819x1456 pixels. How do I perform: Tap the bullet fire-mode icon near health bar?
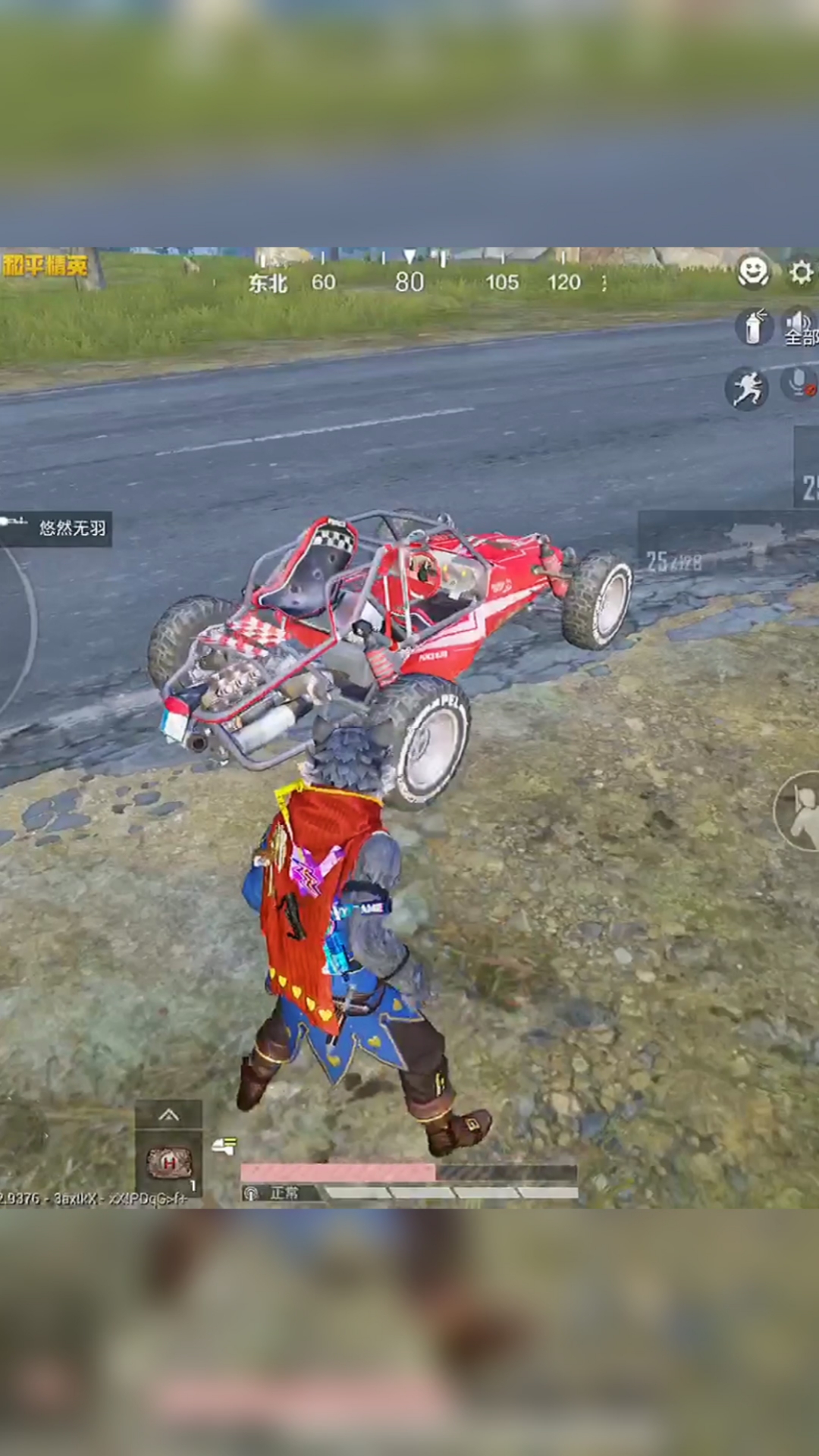(x=224, y=1146)
